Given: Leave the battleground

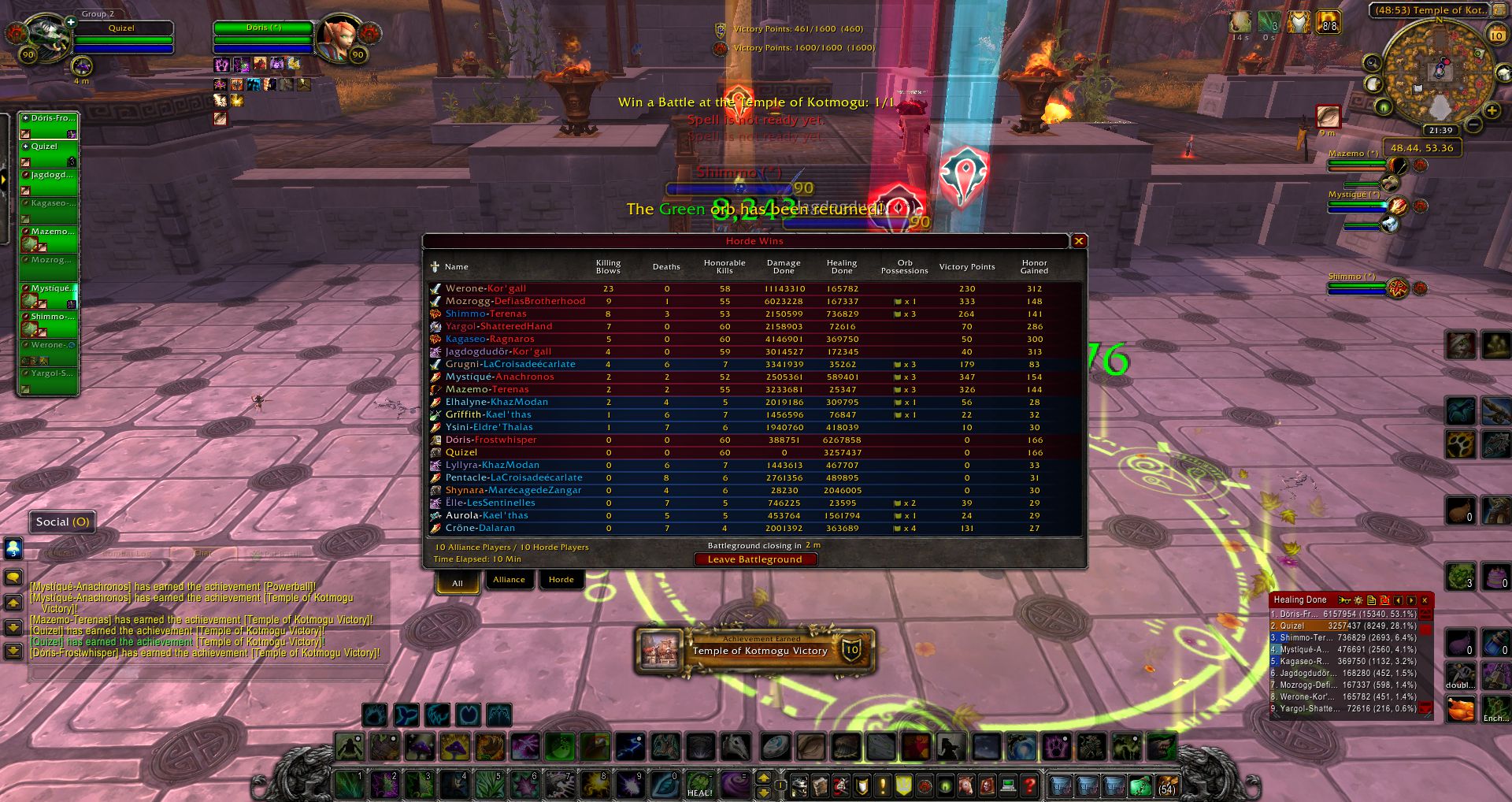Looking at the screenshot, I should 755,559.
